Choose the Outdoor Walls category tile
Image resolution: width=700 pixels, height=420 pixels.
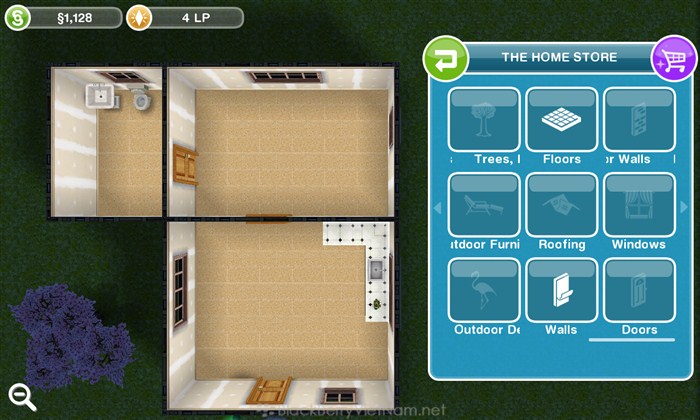[638, 127]
